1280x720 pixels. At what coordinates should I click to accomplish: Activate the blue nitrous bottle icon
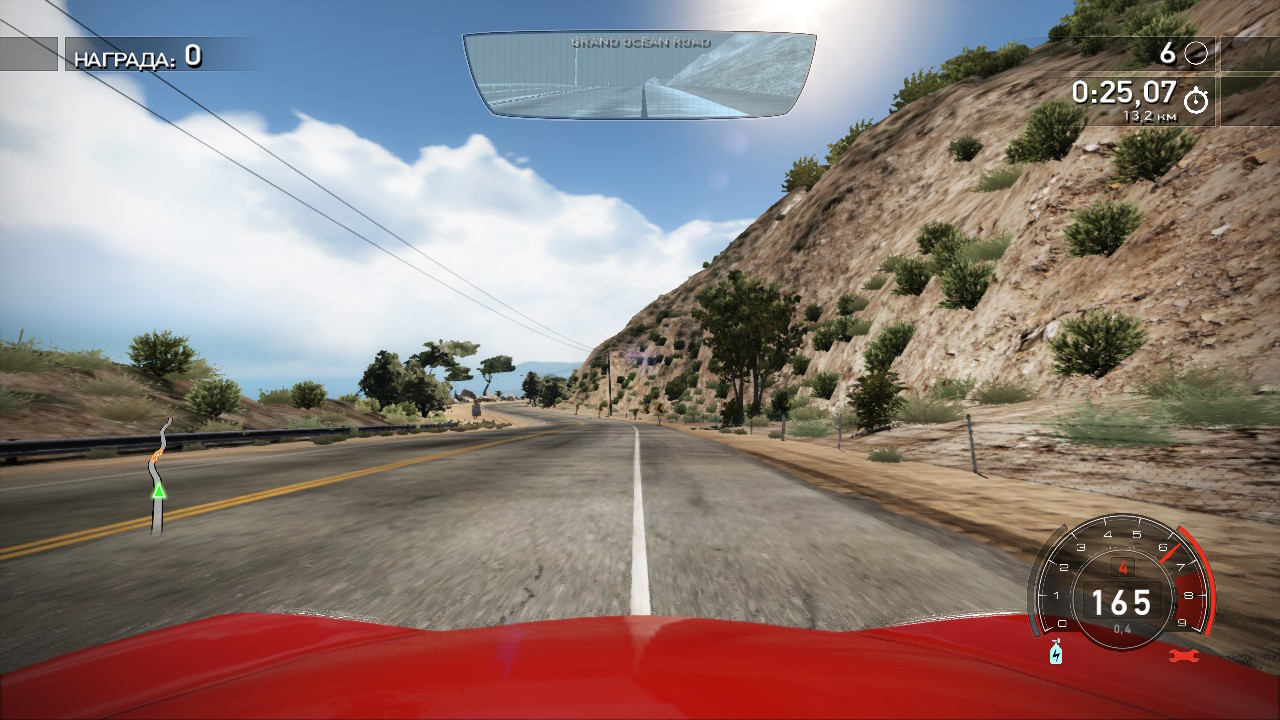1056,653
